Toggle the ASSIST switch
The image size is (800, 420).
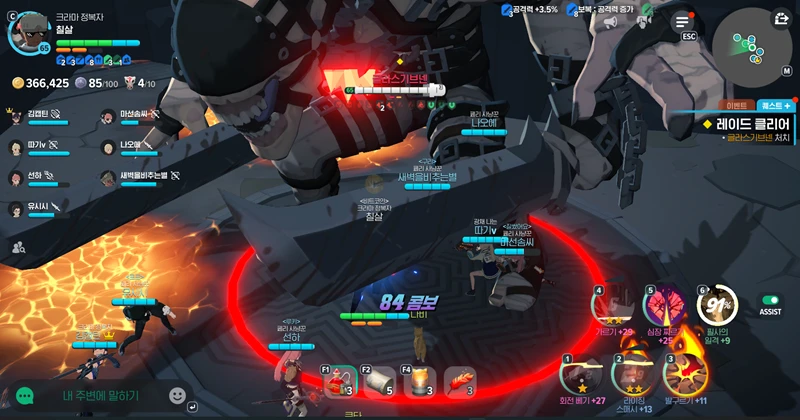pos(770,300)
